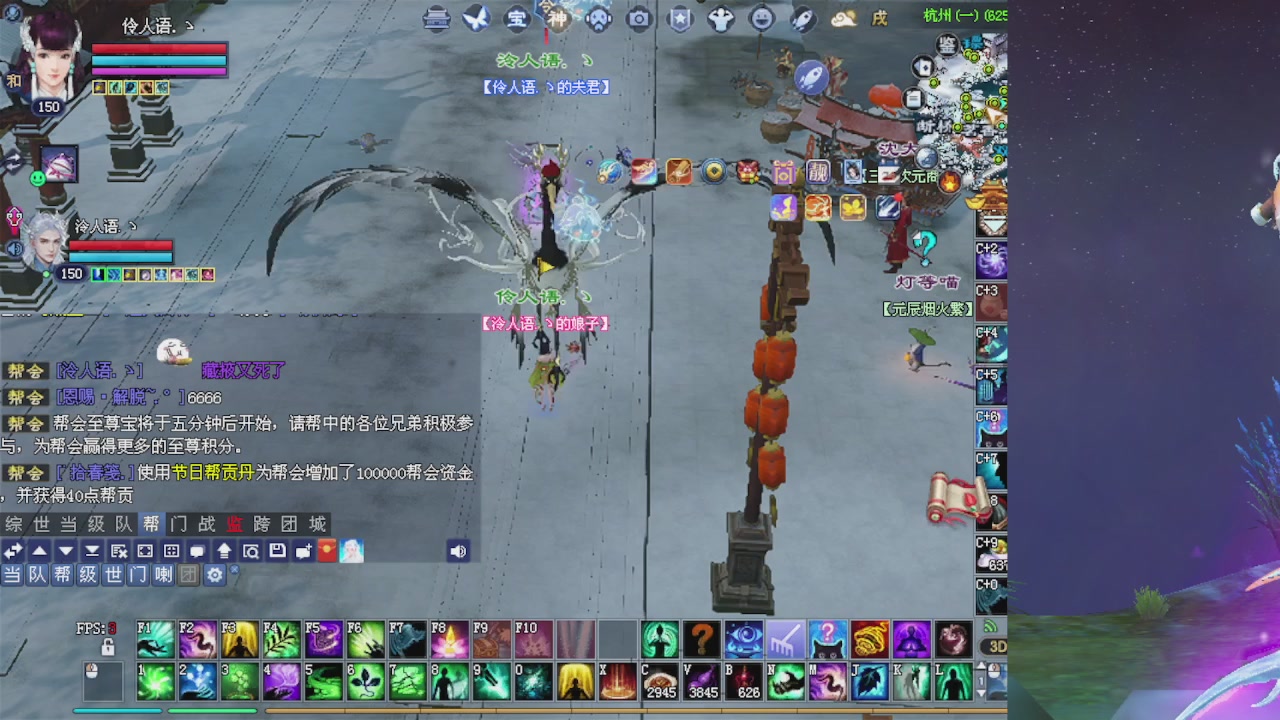The image size is (1280, 720).
Task: Click the chat search magnifier icon
Action: (251, 551)
